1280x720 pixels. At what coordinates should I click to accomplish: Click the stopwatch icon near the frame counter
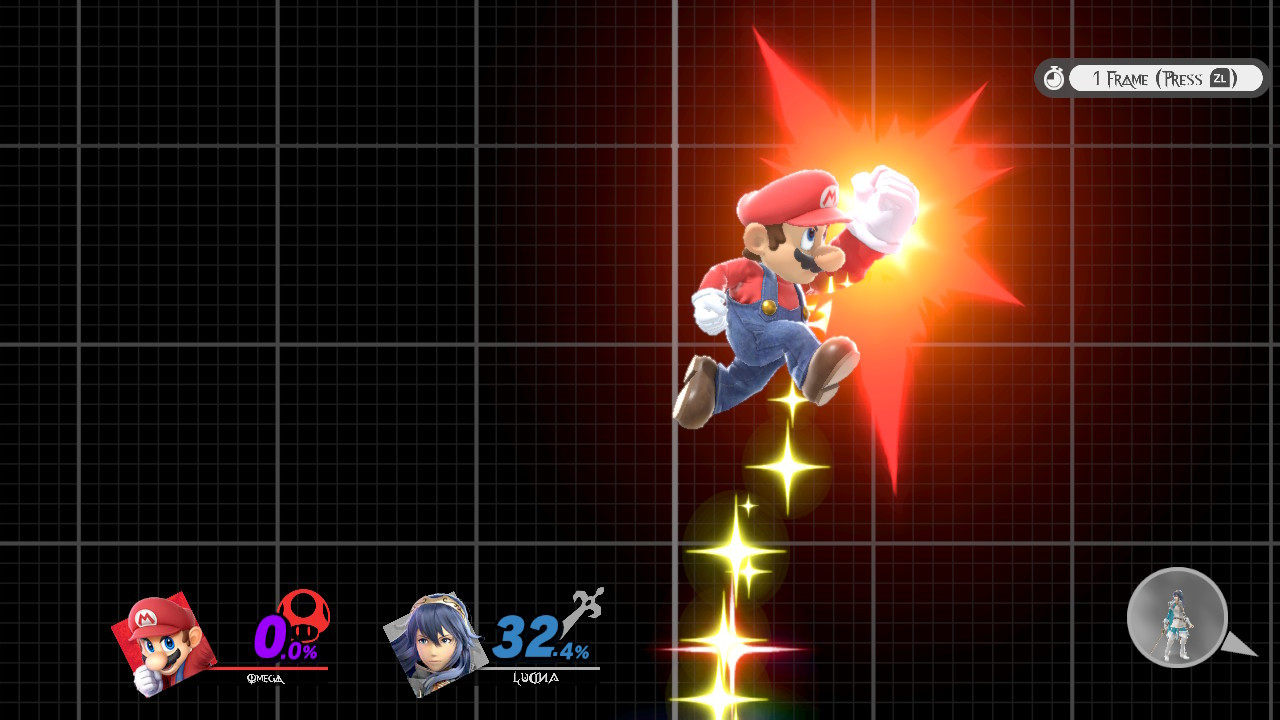click(x=1054, y=77)
